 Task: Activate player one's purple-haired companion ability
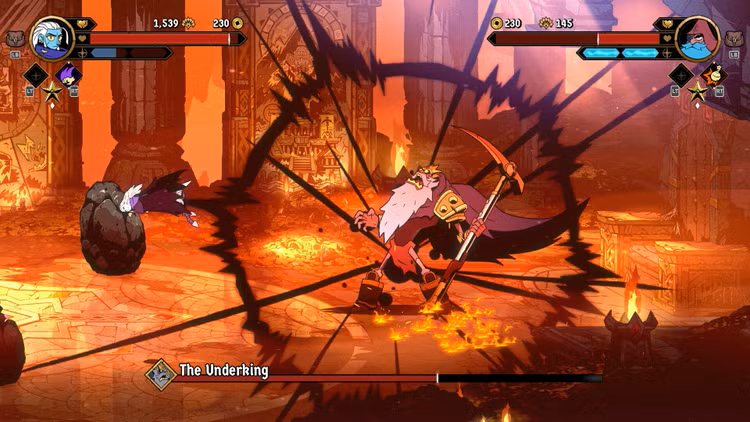68,74
